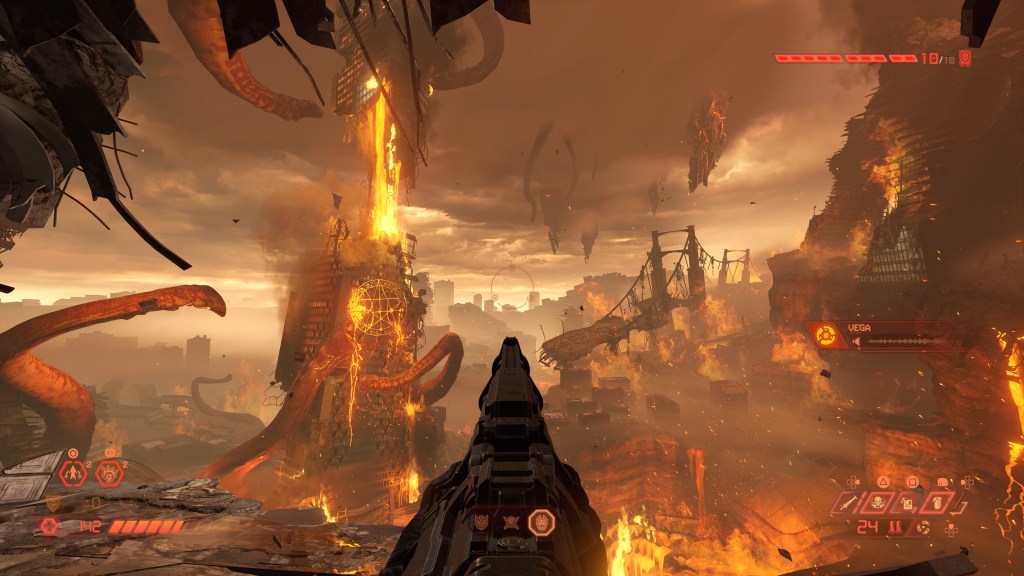This screenshot has width=1024, height=576.
Task: Activate the flaming demon face ability
Action: pyautogui.click(x=108, y=473)
